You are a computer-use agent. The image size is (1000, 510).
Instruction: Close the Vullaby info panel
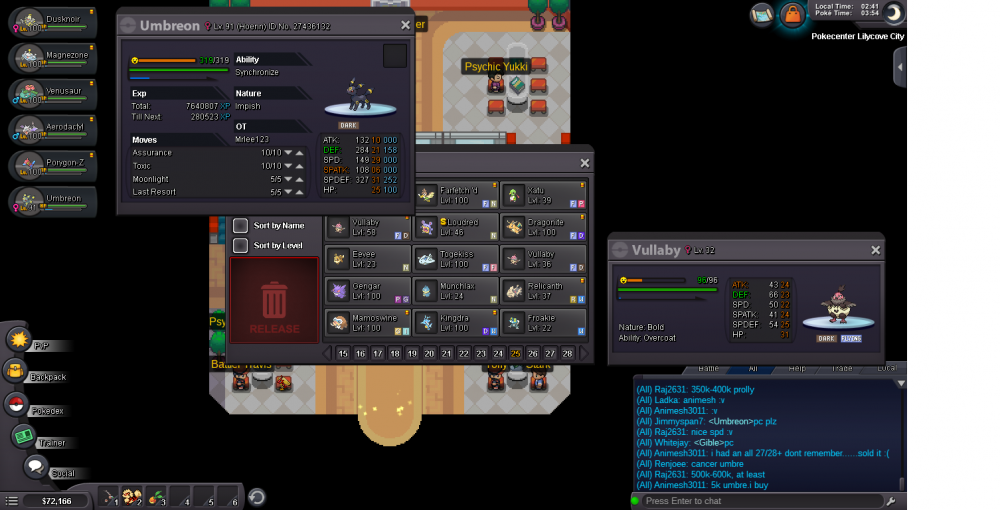point(876,250)
